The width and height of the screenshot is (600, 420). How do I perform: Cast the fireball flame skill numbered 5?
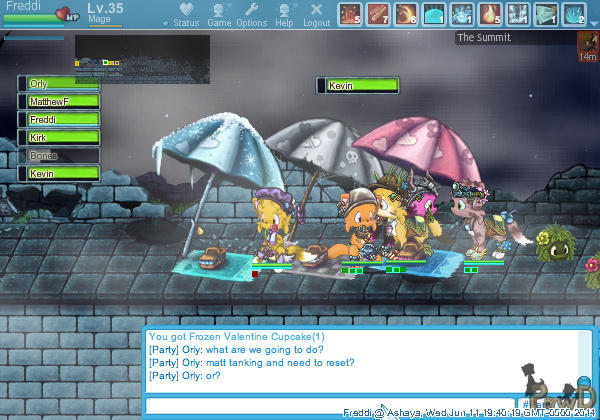490,14
